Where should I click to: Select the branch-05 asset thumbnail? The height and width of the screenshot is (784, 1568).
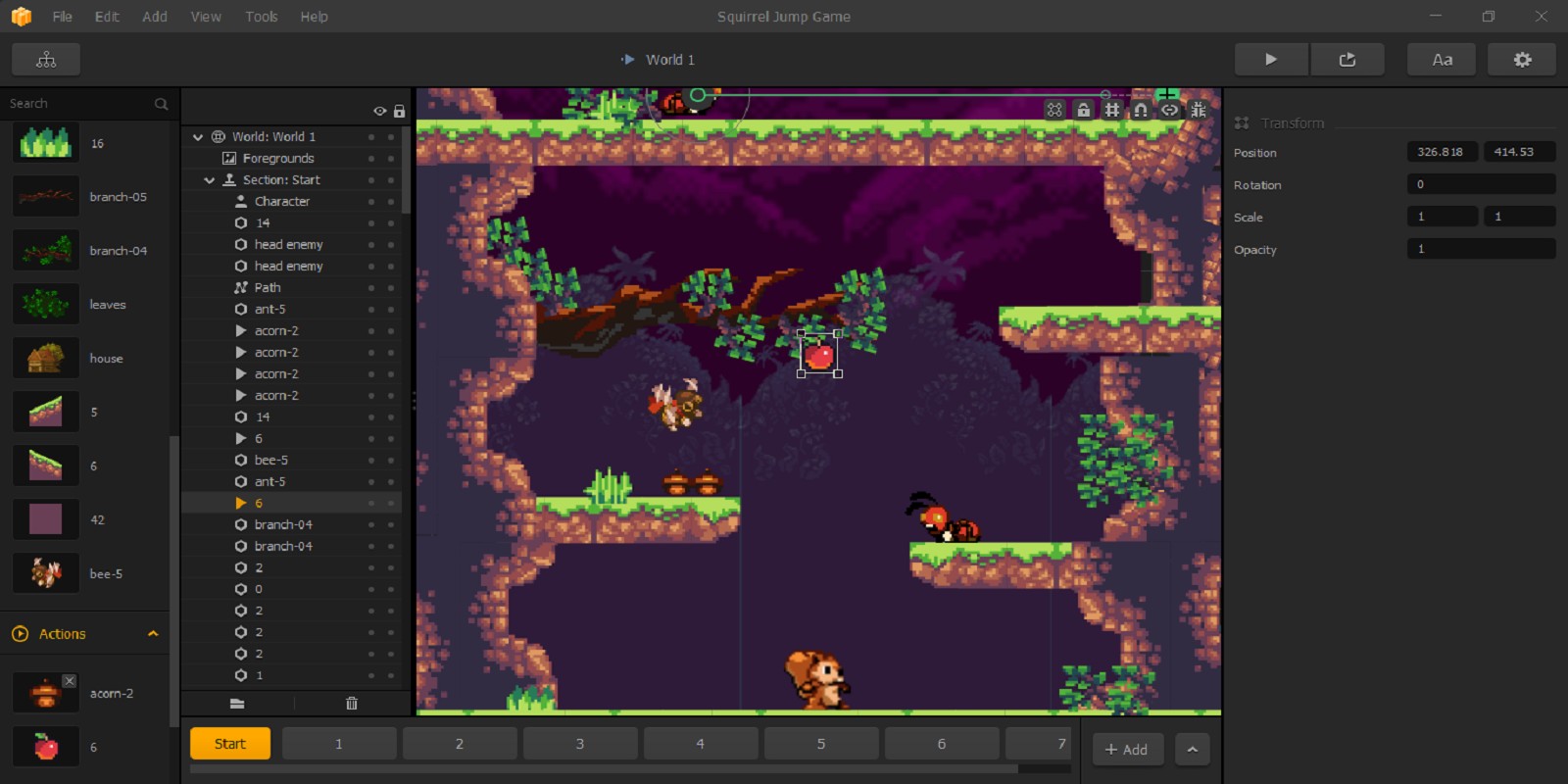point(46,197)
